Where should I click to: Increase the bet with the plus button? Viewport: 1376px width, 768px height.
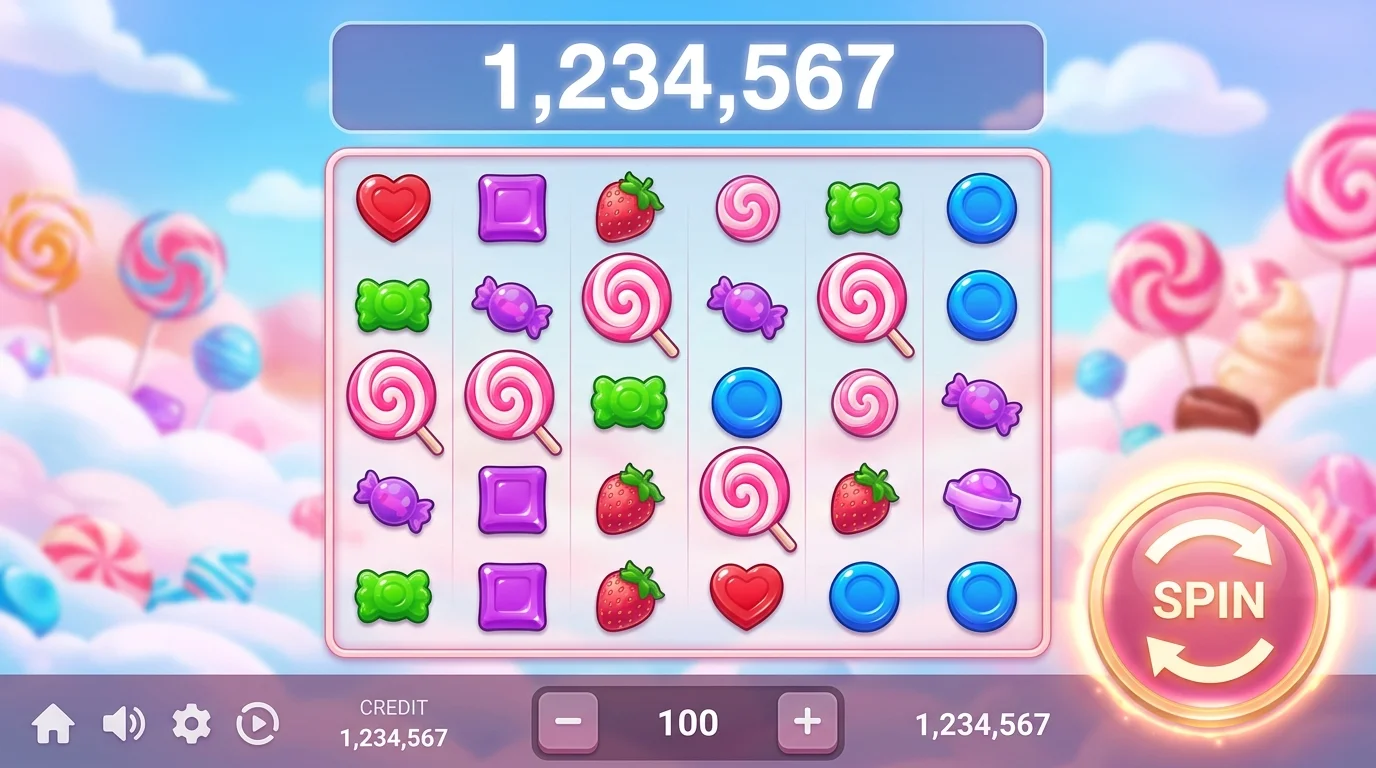806,722
